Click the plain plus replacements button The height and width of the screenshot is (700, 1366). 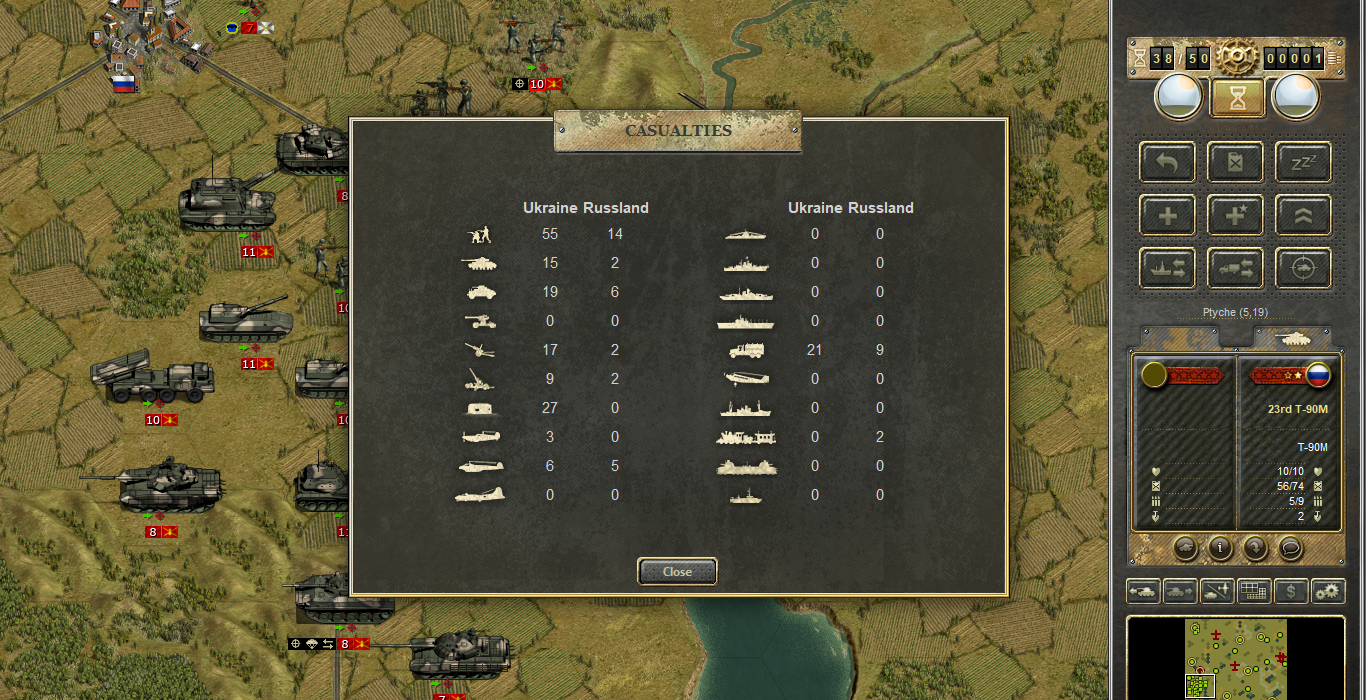click(x=1168, y=215)
